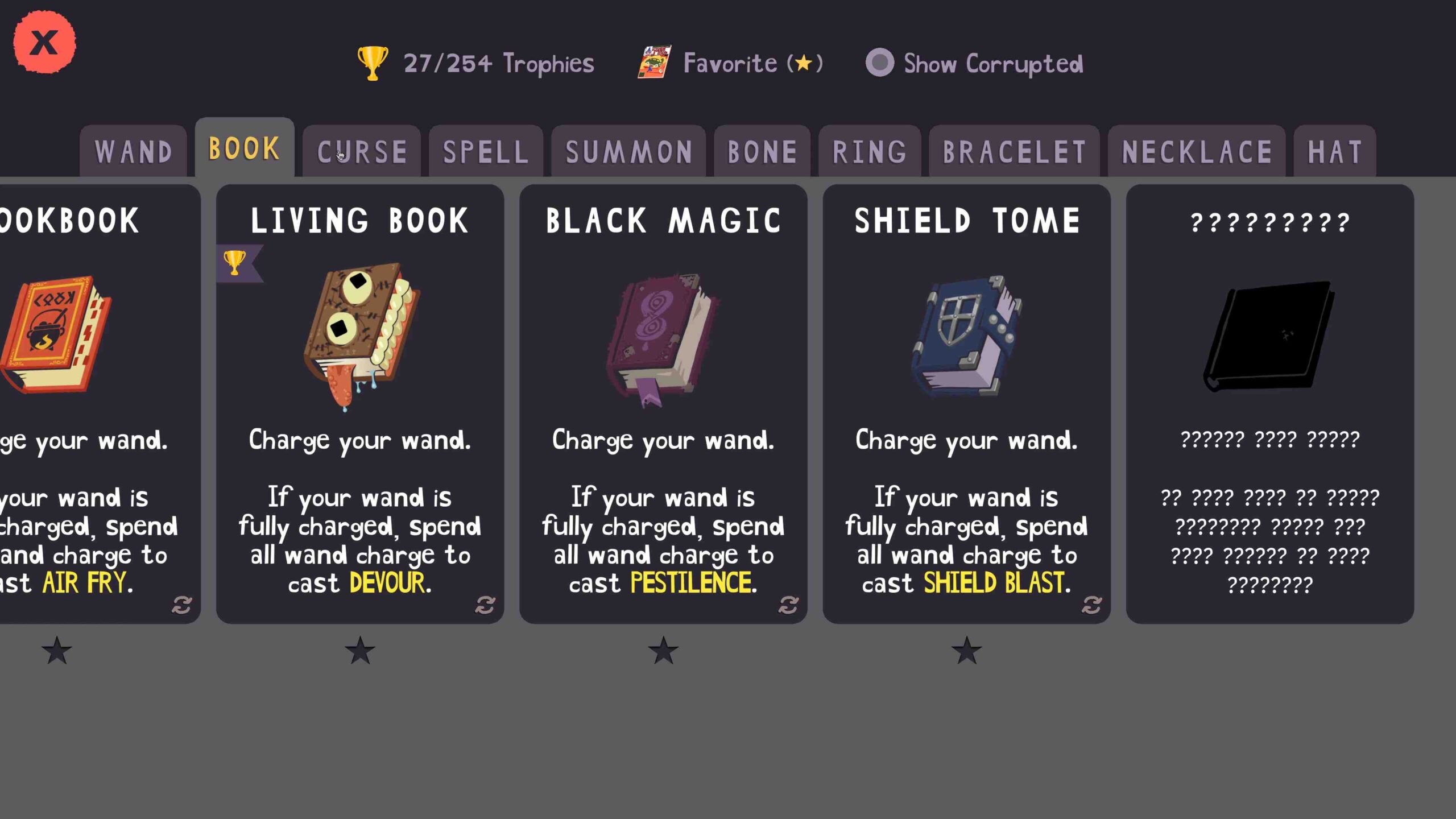
Task: Flip the Shield Tome card with swap icon
Action: click(x=1091, y=605)
